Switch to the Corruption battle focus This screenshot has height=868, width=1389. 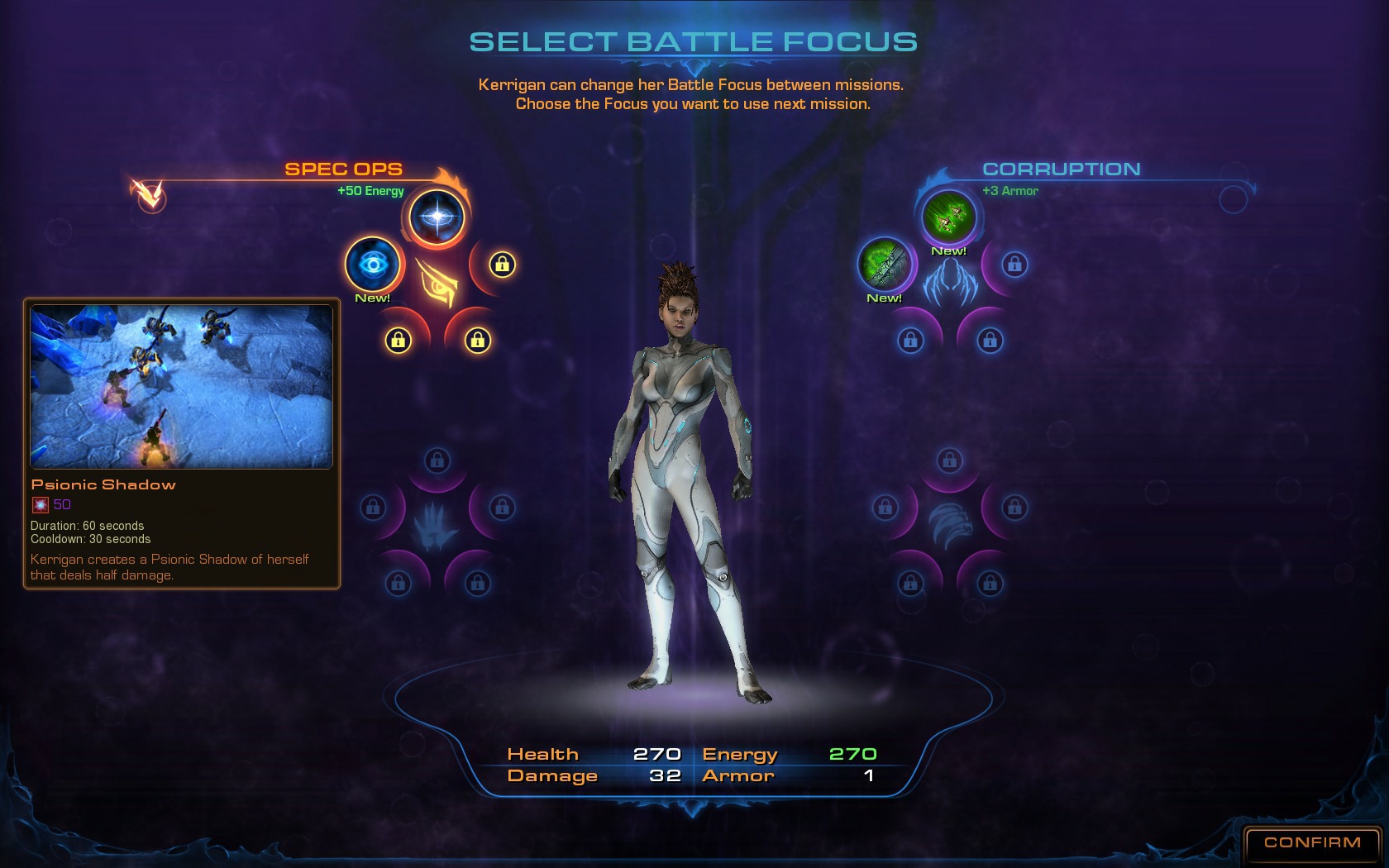tap(1062, 169)
